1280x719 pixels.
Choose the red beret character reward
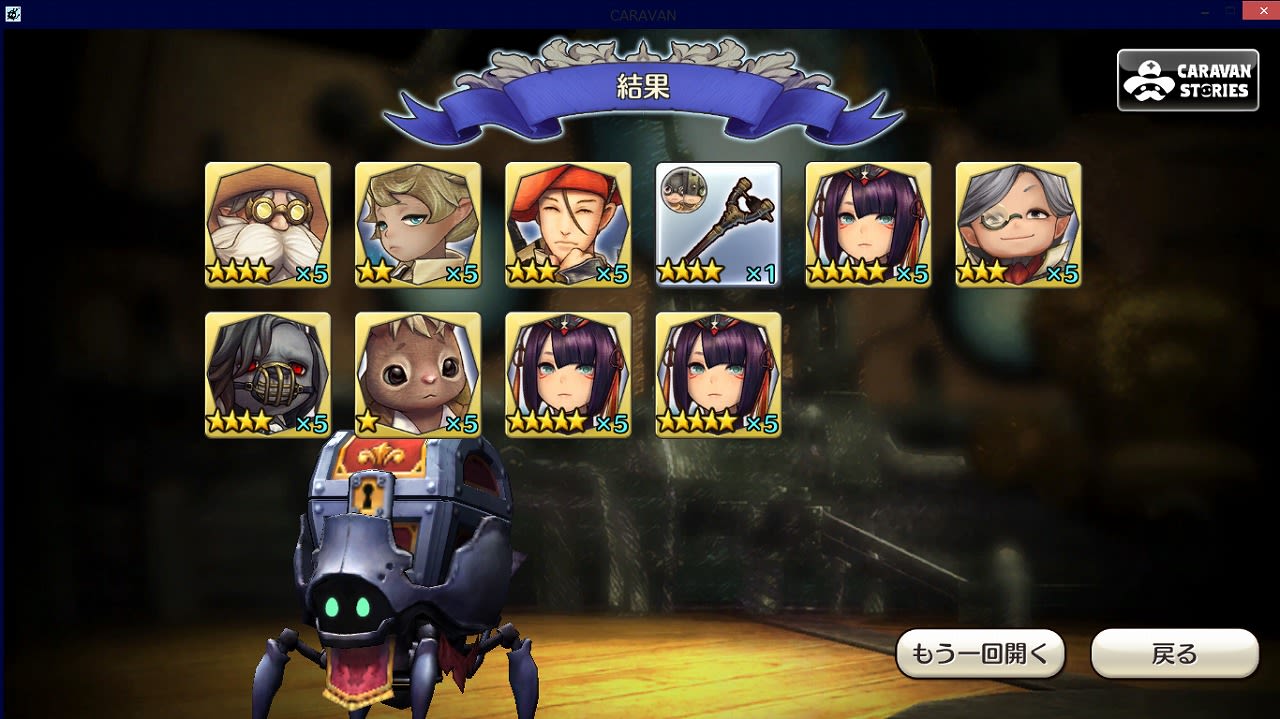568,225
